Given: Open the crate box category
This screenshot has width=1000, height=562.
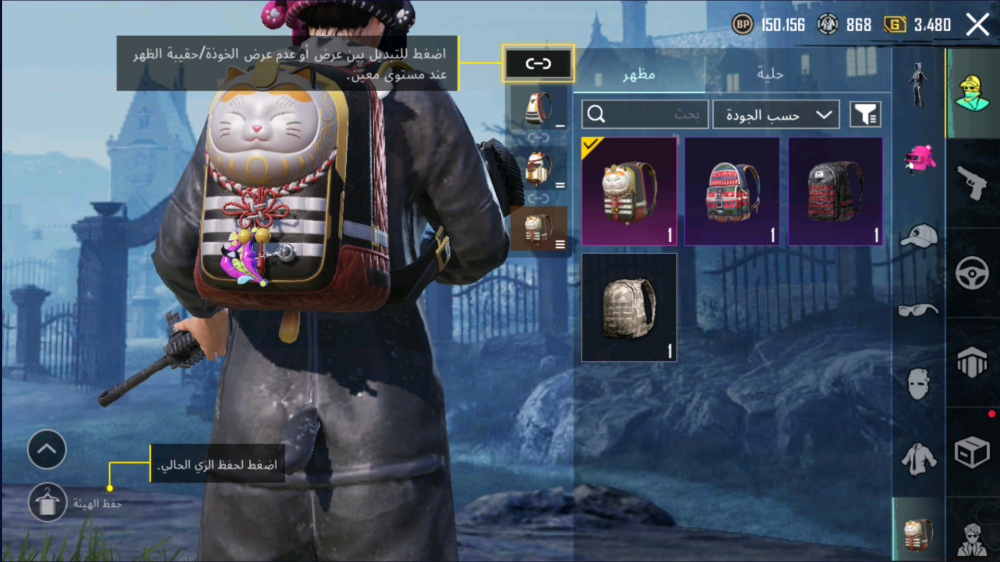Looking at the screenshot, I should (x=971, y=453).
